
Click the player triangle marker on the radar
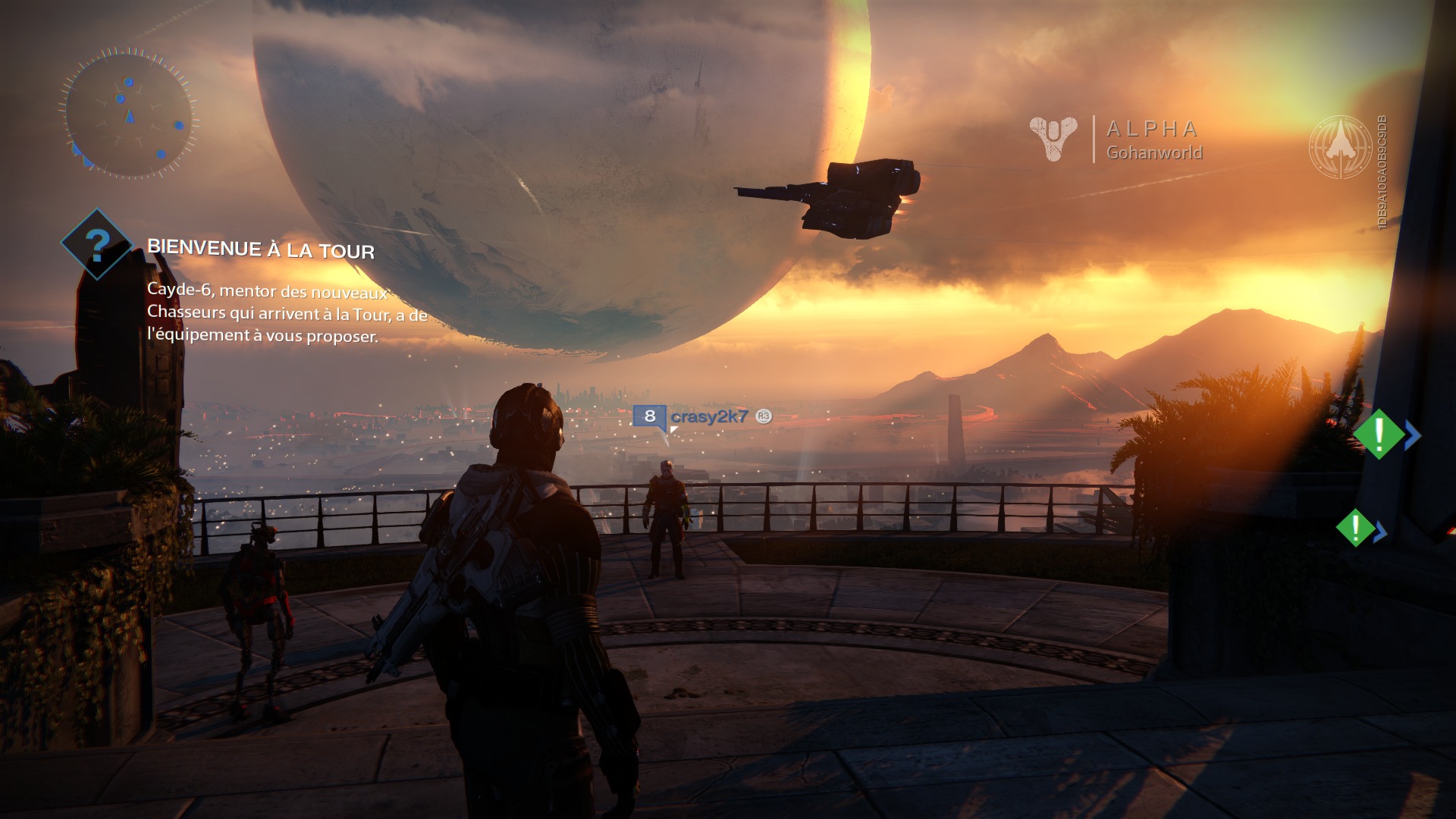coord(130,117)
